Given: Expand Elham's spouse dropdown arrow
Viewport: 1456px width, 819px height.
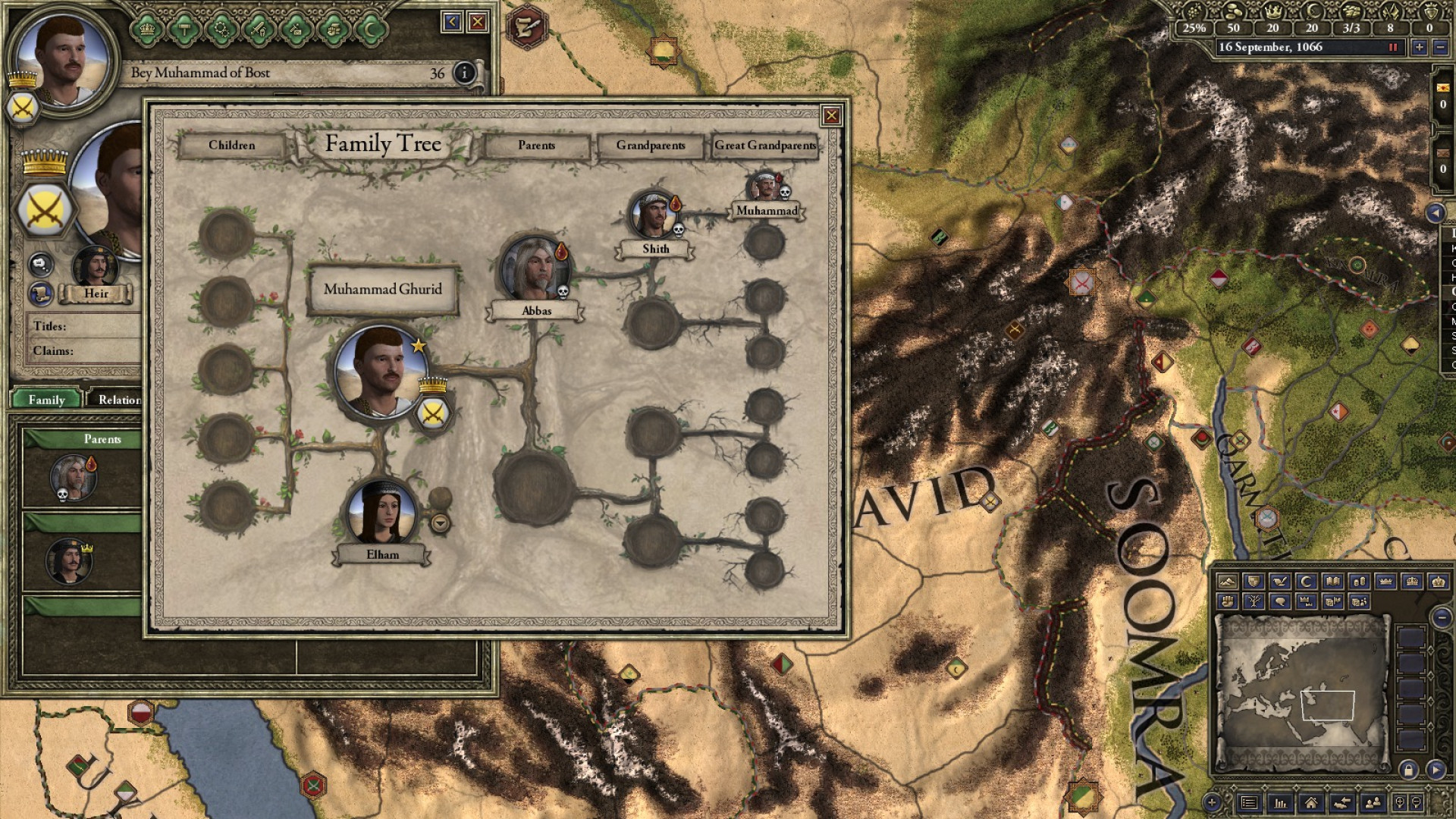Looking at the screenshot, I should (x=440, y=522).
